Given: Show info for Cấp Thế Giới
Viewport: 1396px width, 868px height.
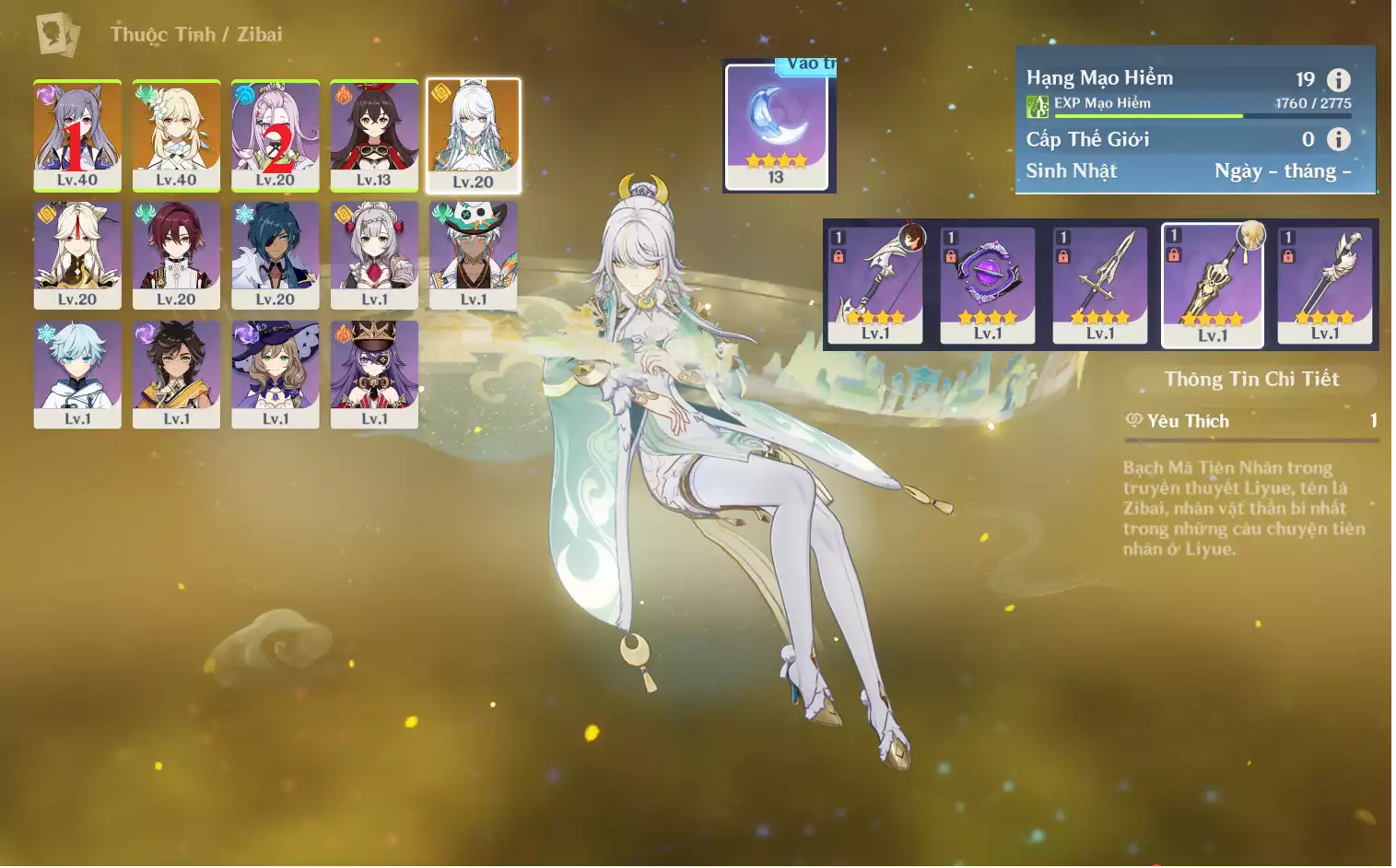Looking at the screenshot, I should (1338, 139).
